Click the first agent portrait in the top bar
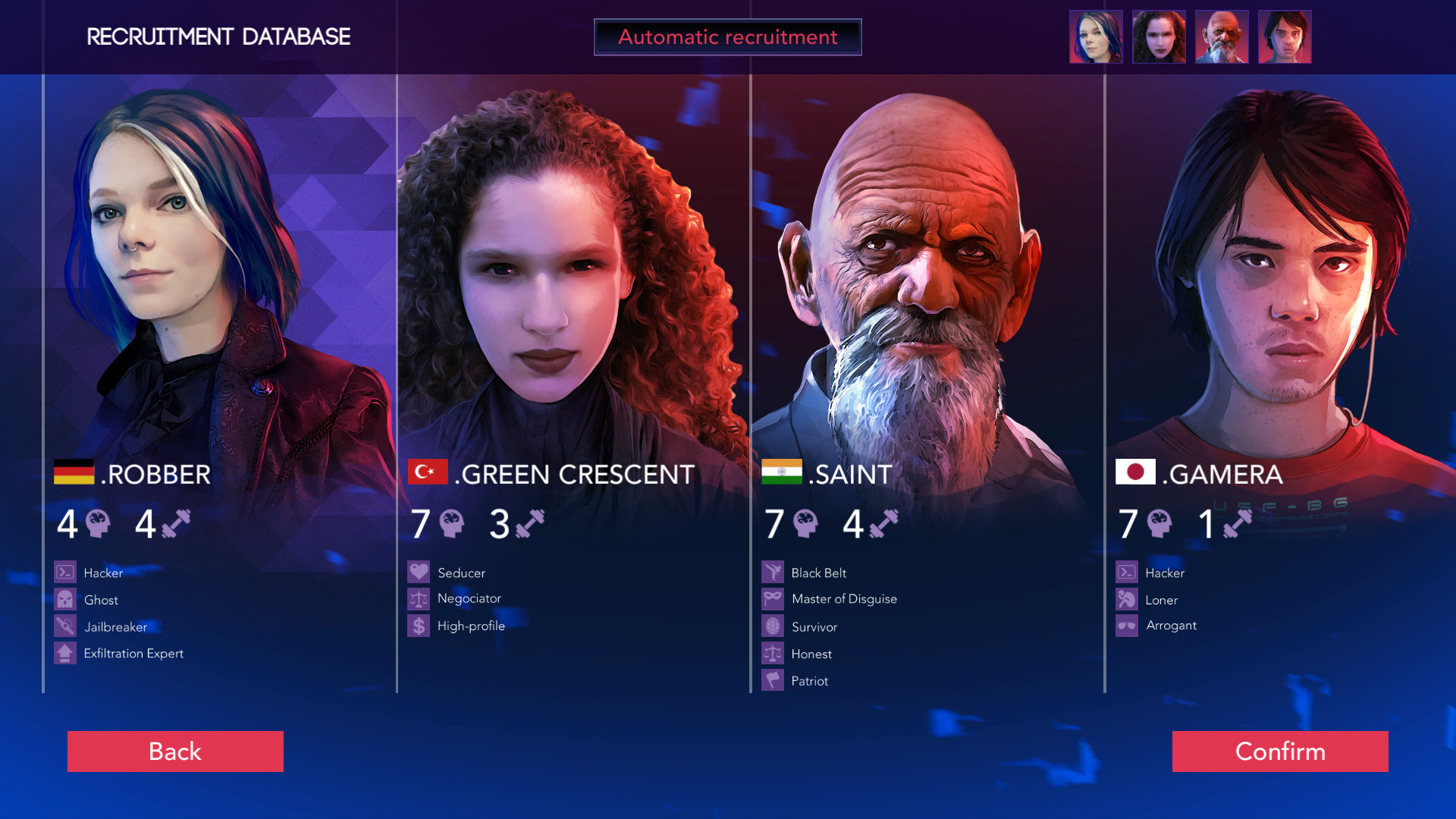Image resolution: width=1456 pixels, height=819 pixels. (x=1095, y=36)
